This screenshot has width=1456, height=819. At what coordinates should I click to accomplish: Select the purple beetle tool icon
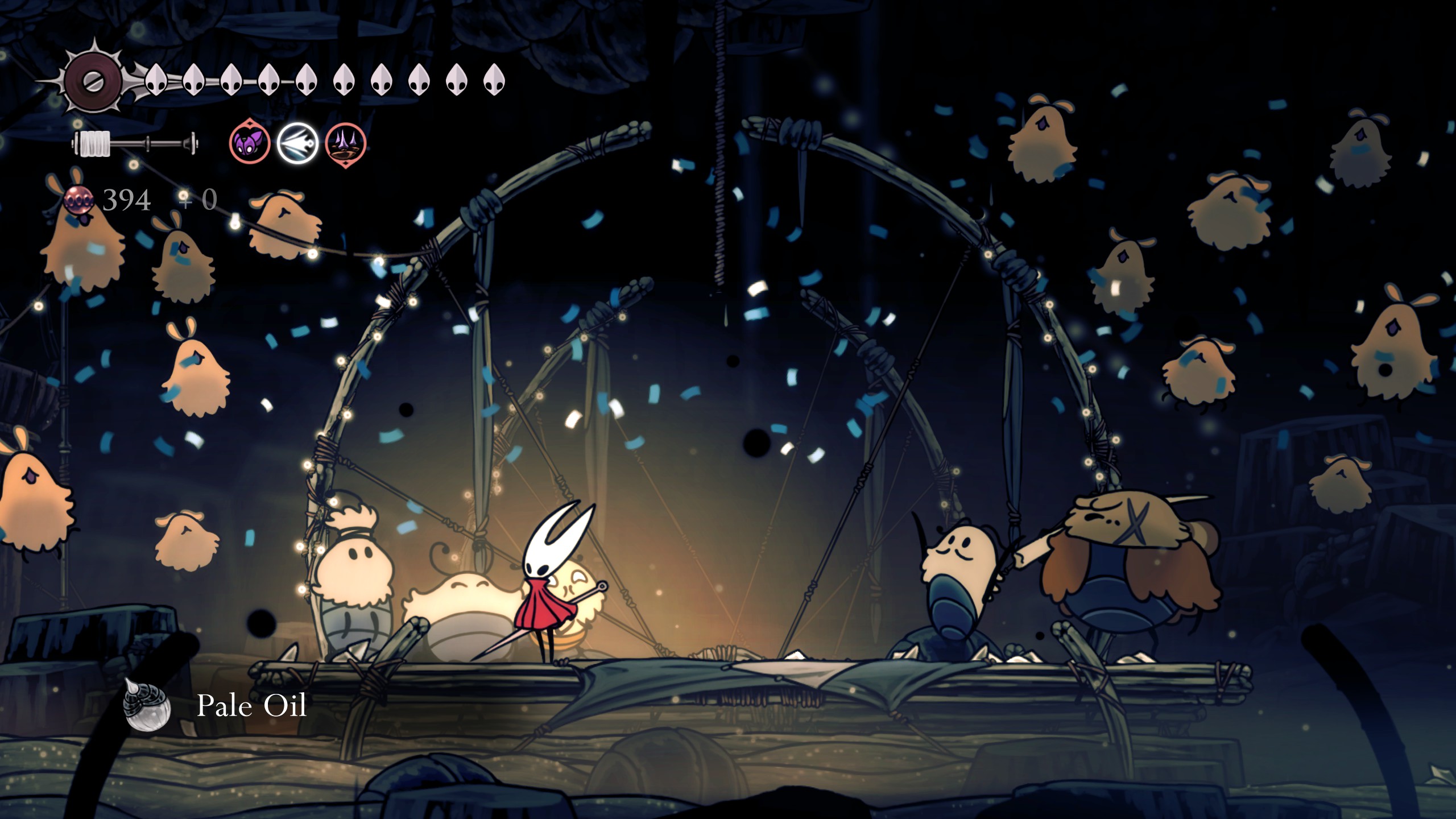249,143
